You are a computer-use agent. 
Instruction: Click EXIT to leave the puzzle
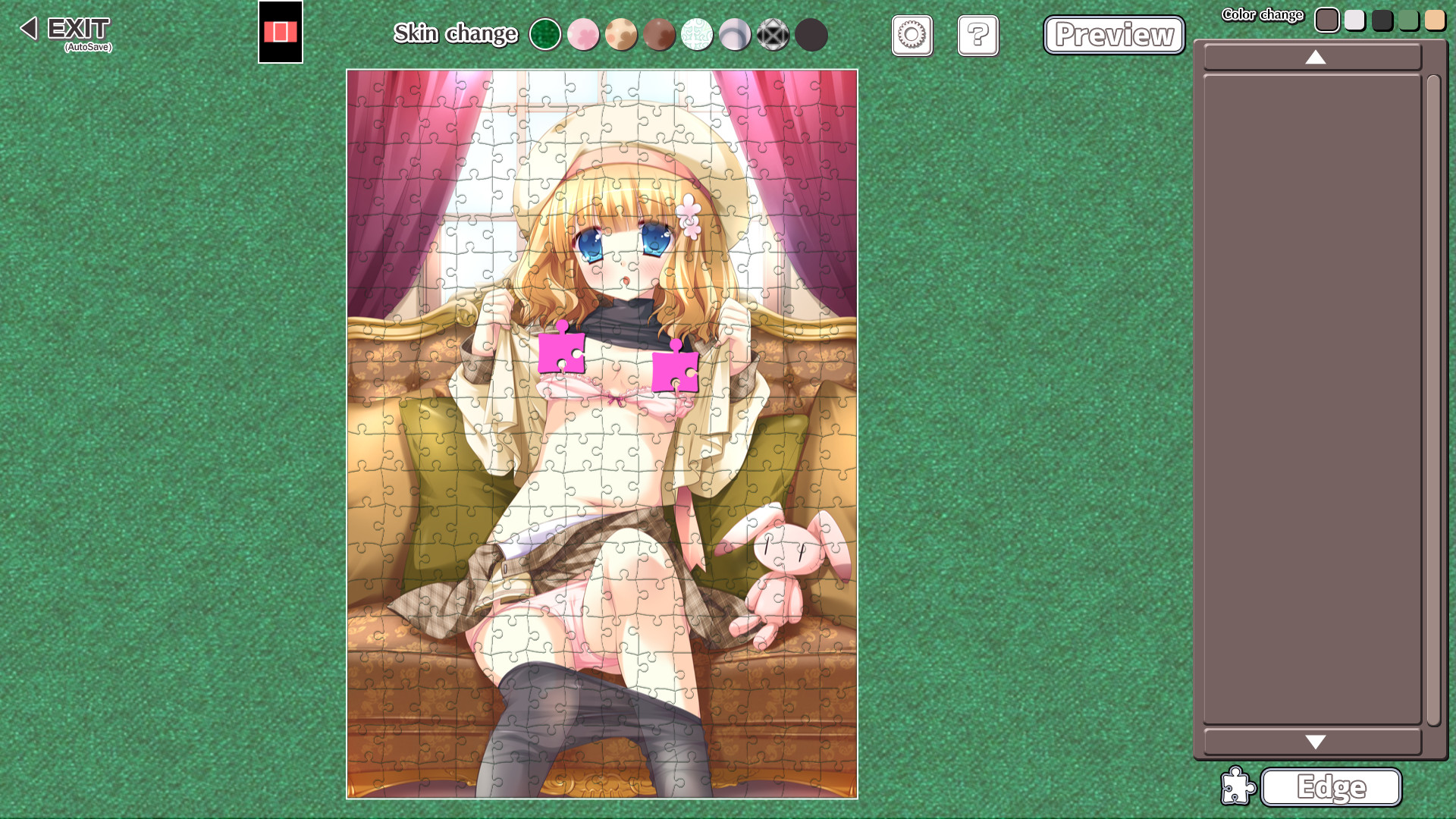click(x=76, y=30)
